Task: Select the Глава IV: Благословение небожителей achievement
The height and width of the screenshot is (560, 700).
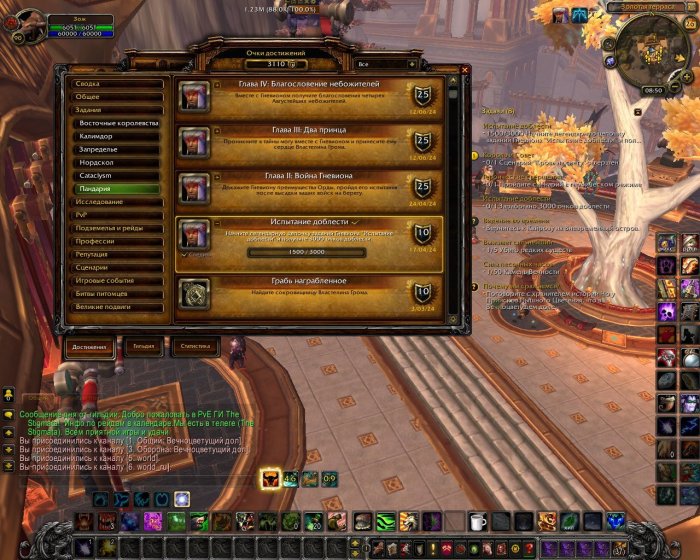Action: coord(309,95)
